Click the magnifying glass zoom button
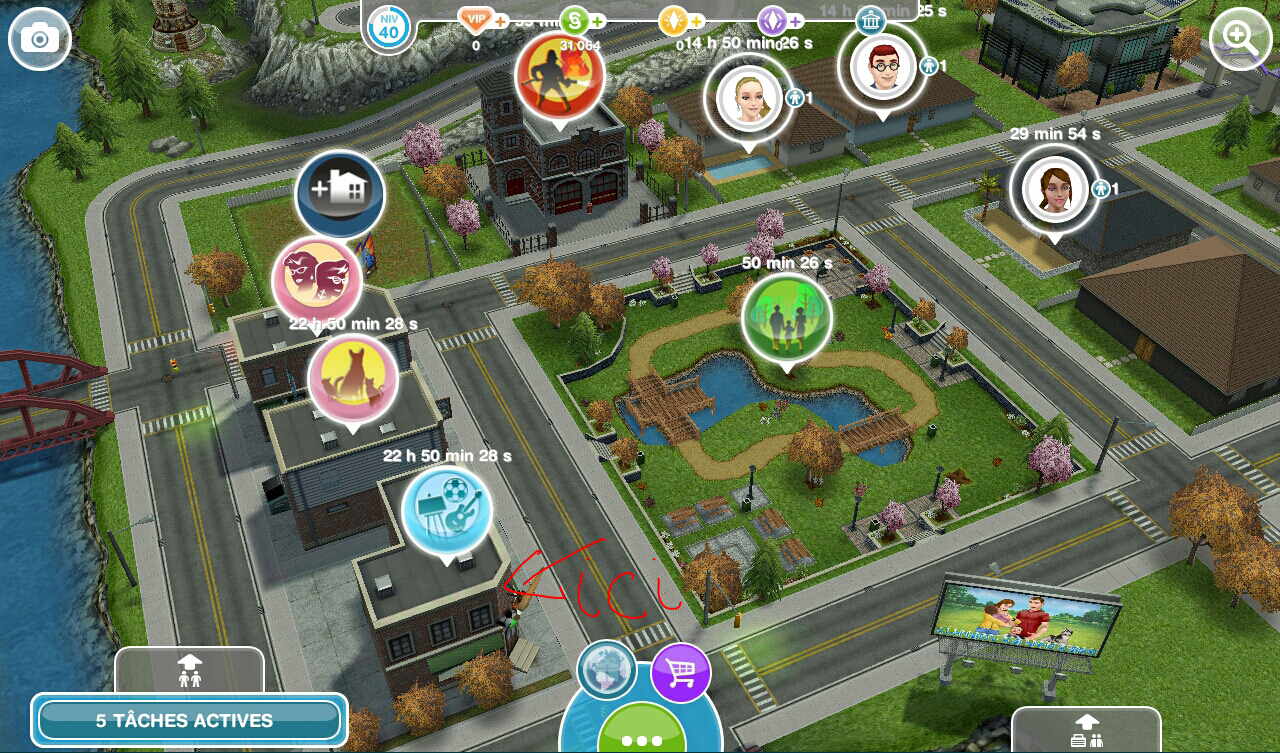Screen dimensions: 1280x753 [1240, 39]
